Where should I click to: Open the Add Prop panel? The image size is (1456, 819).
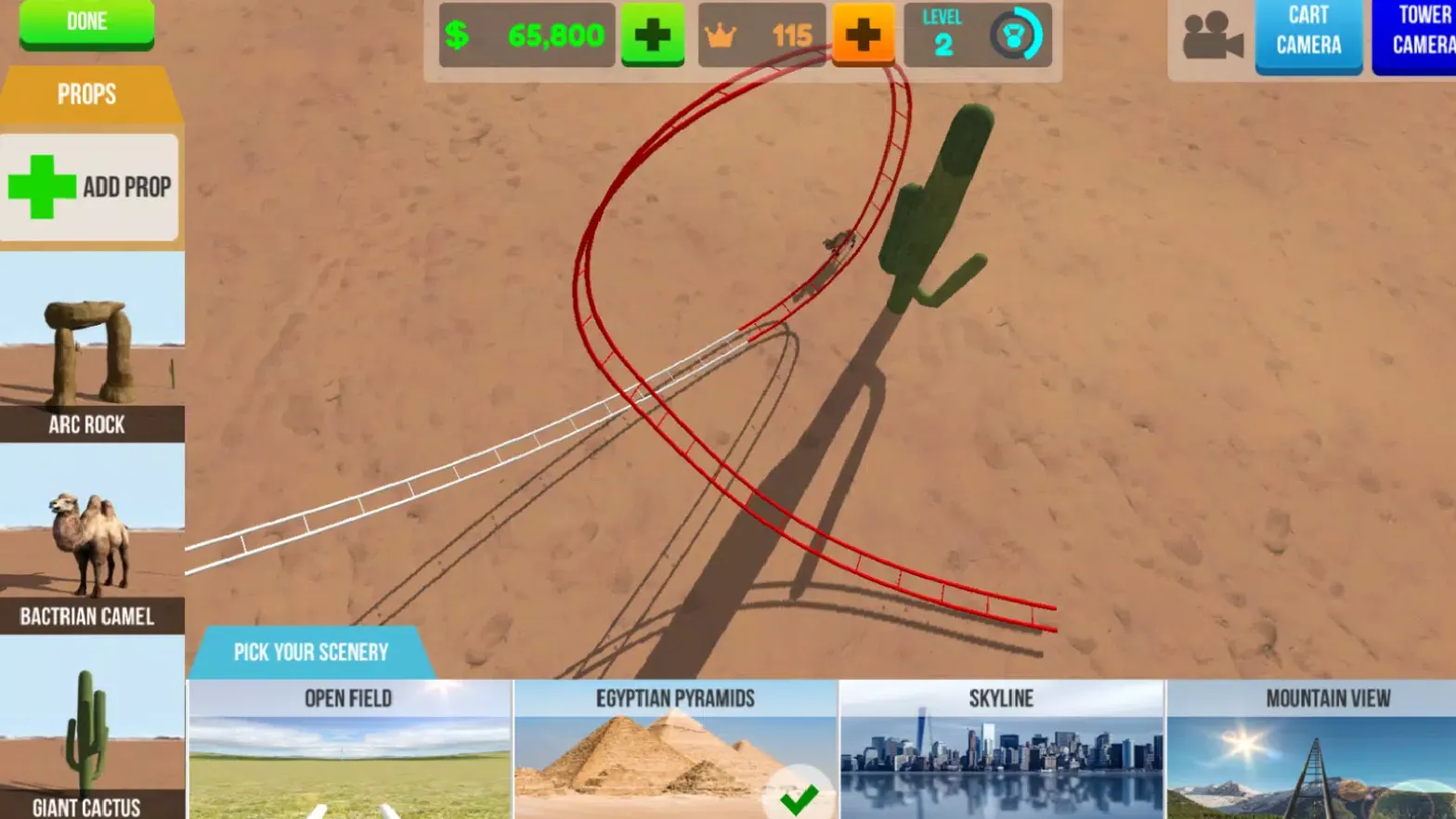90,186
